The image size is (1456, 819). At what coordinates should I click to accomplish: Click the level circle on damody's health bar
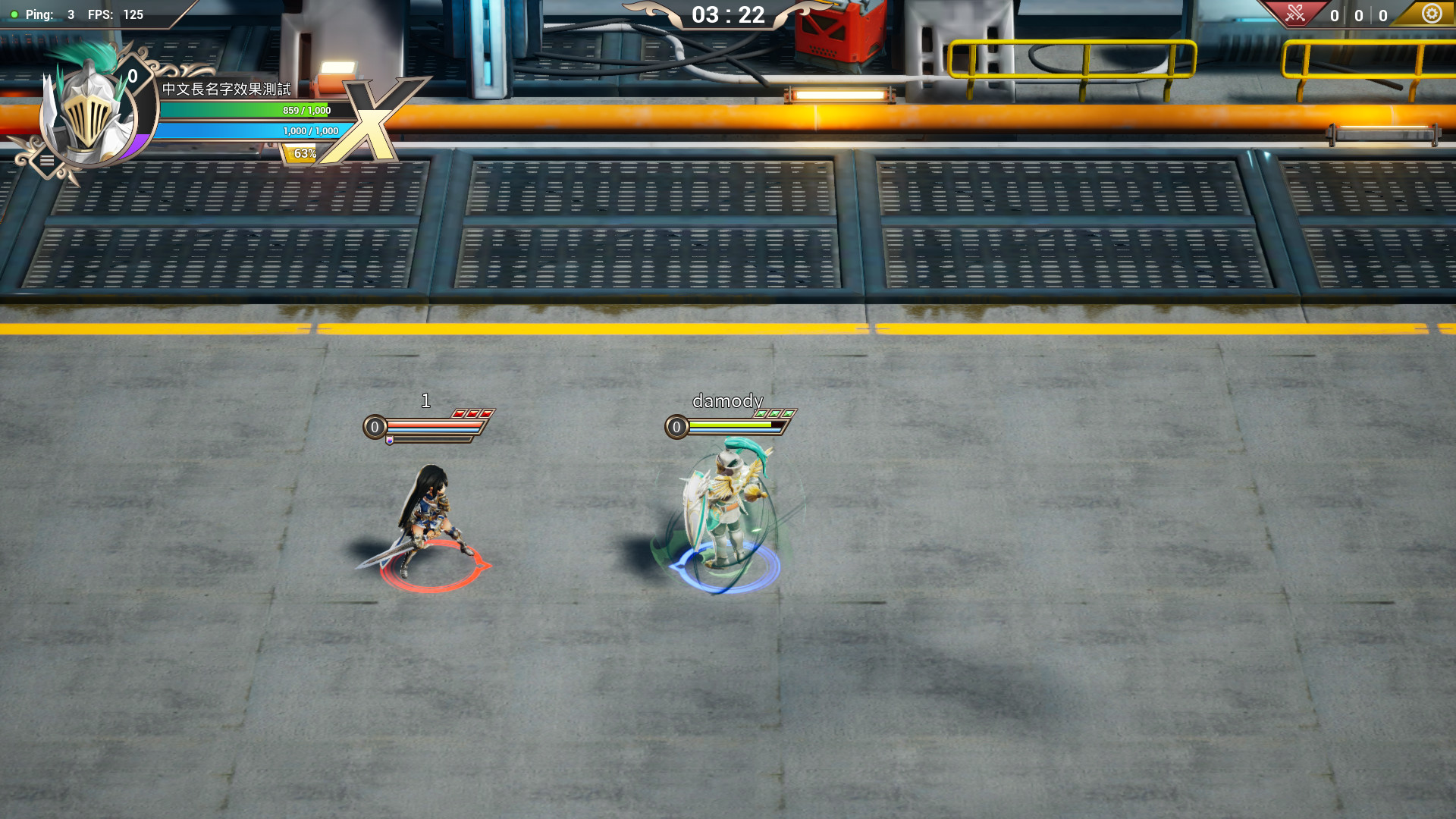(676, 427)
